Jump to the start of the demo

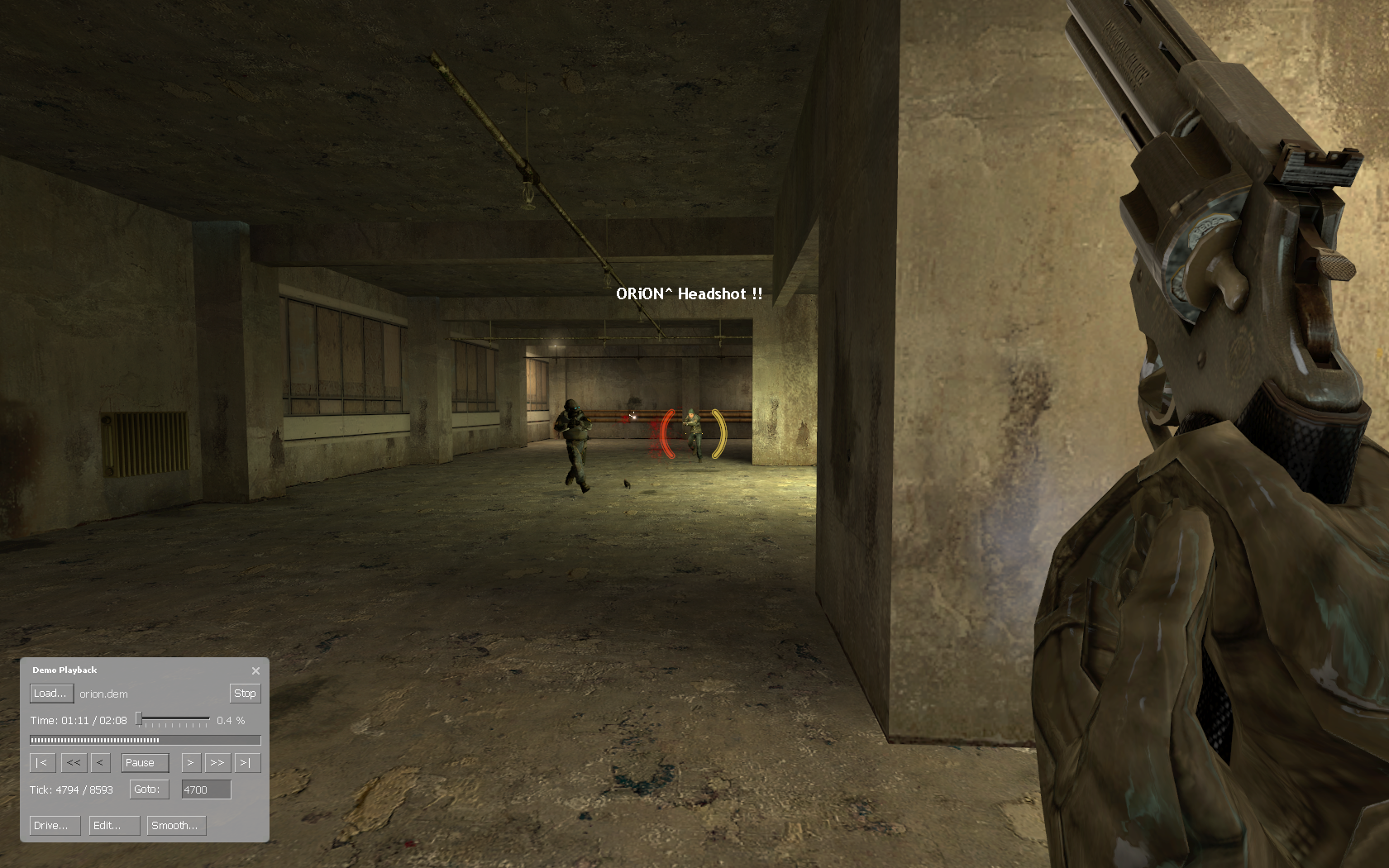[41, 763]
